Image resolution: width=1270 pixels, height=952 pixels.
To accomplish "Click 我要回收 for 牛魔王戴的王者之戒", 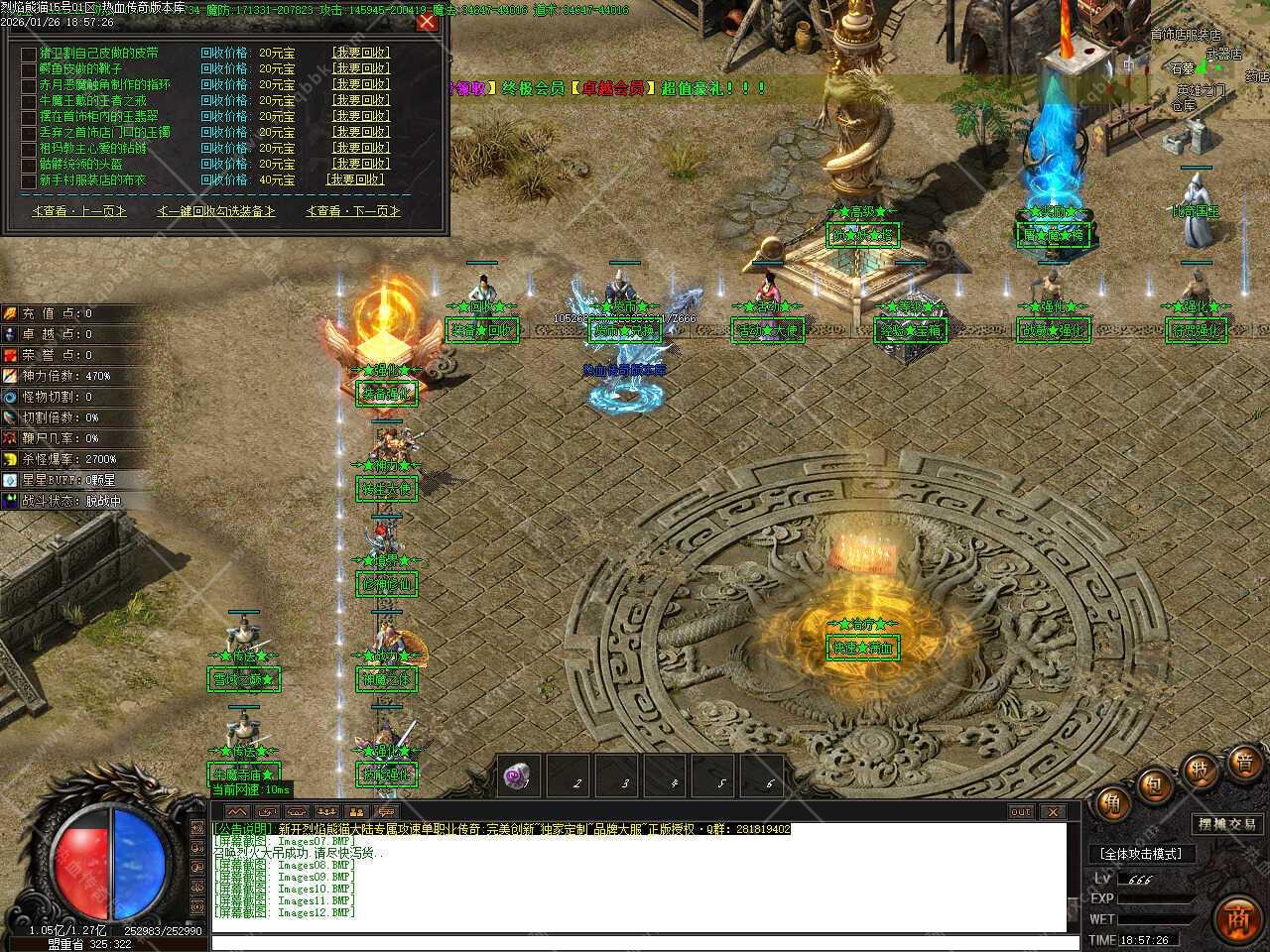I will point(360,101).
